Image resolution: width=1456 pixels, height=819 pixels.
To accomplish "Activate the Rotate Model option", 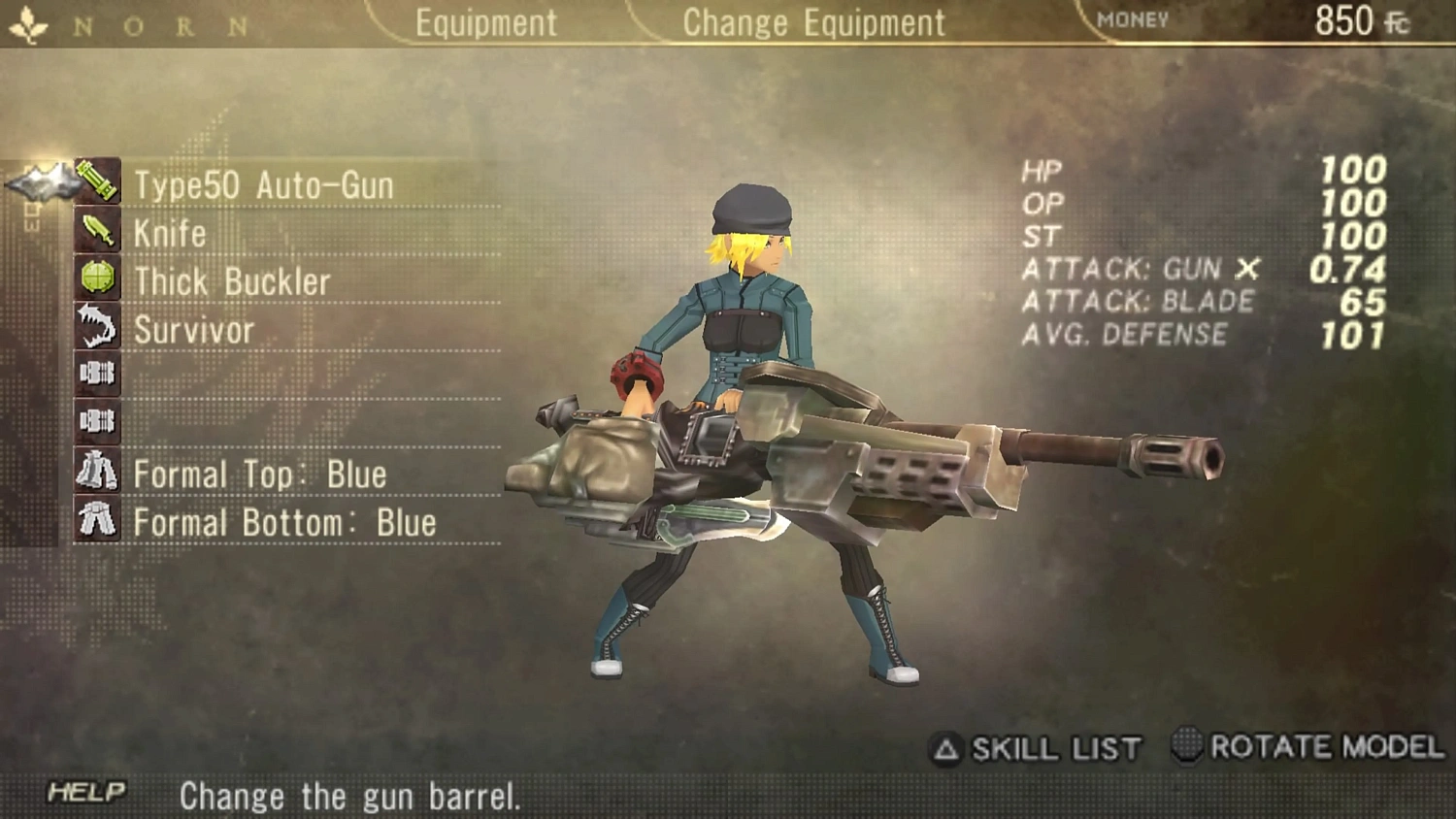I will coord(1308,746).
